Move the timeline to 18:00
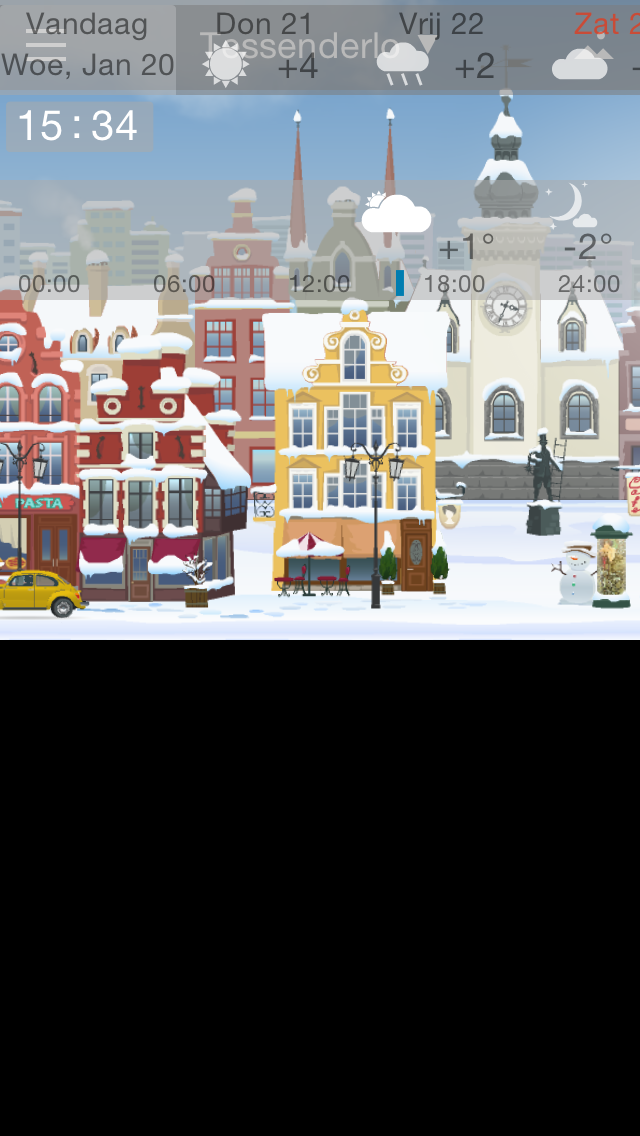The height and width of the screenshot is (1136, 640). coord(454,284)
